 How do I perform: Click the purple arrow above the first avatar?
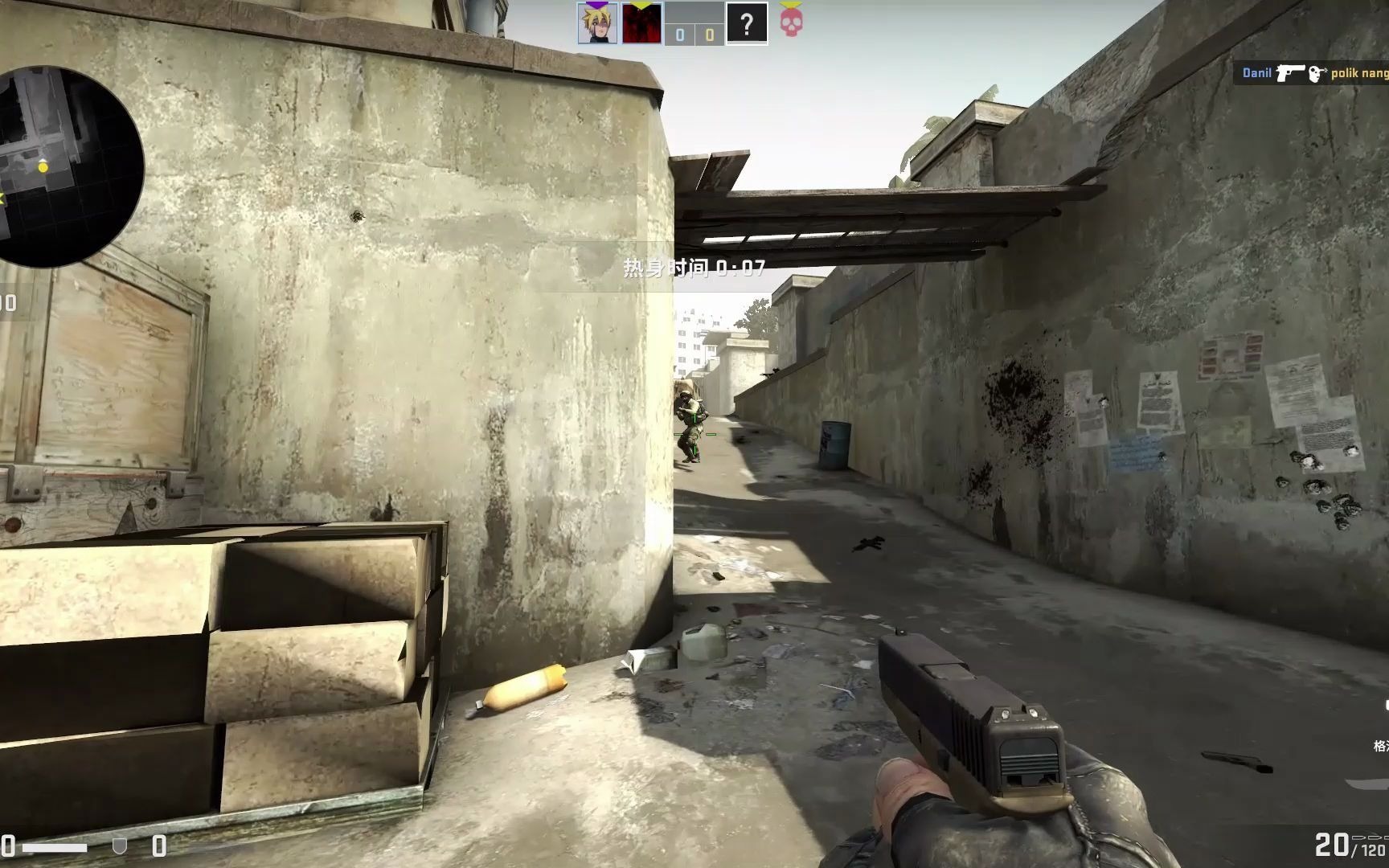[597, 5]
